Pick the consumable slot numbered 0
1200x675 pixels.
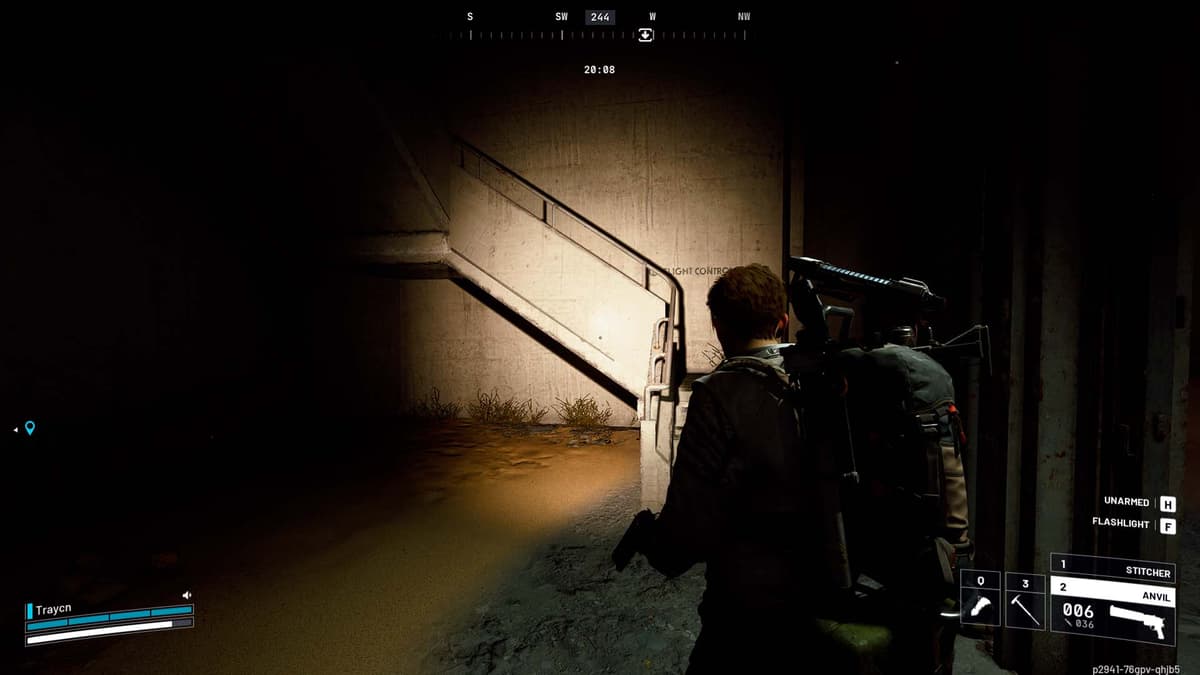980,600
